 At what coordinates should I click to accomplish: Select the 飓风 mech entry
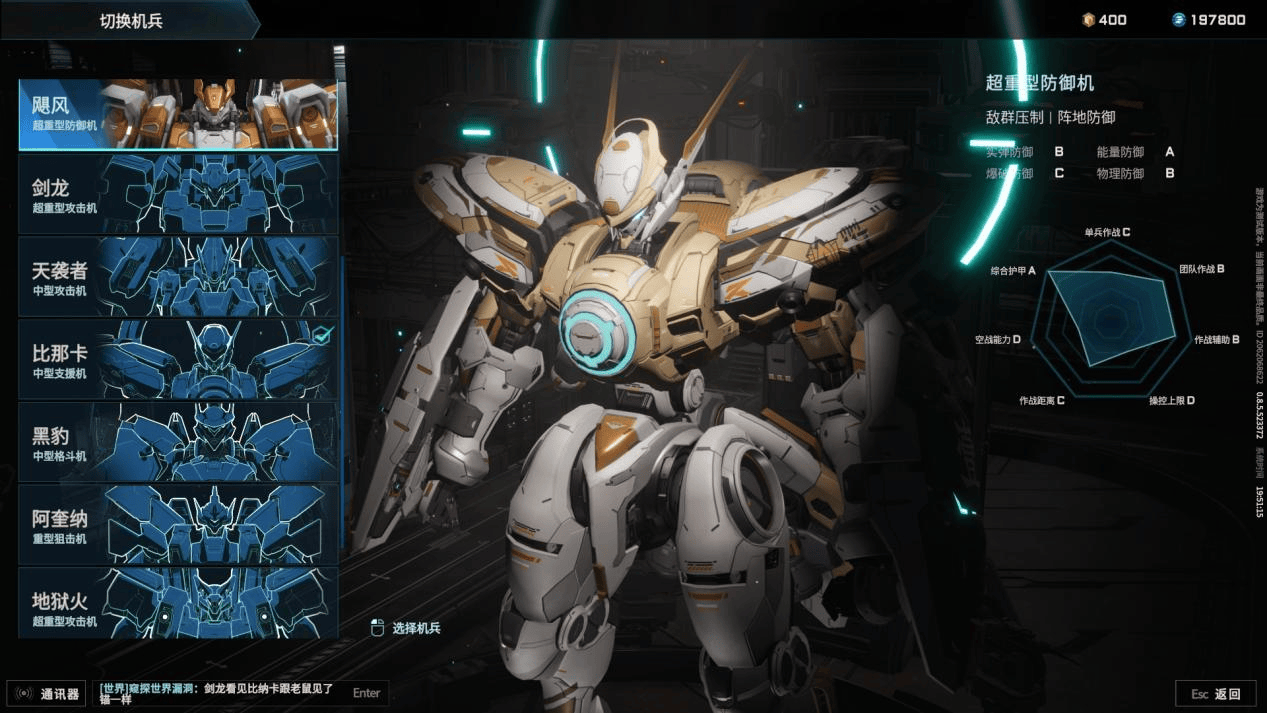point(178,114)
